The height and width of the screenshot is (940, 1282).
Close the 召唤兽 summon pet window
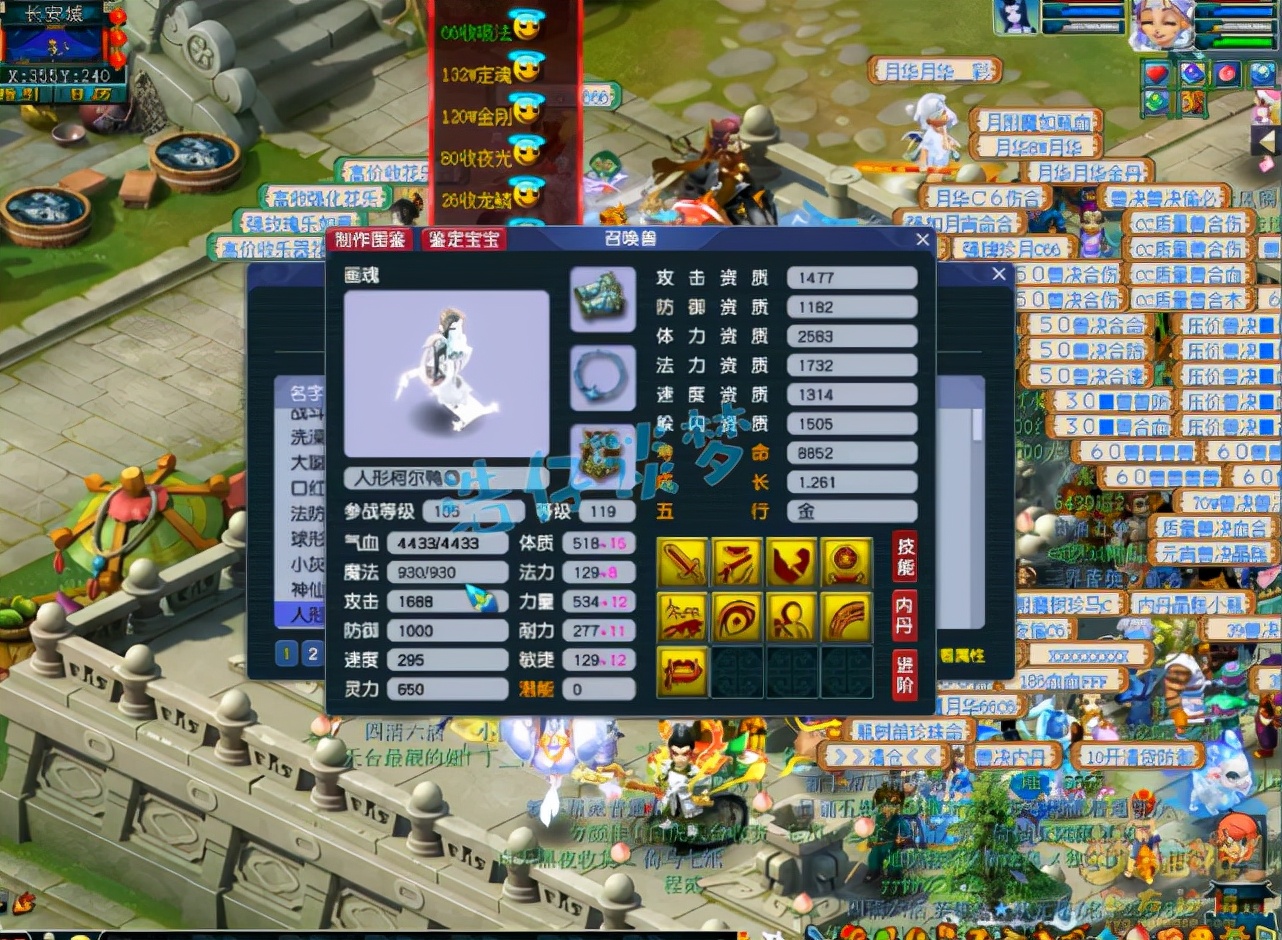click(922, 240)
